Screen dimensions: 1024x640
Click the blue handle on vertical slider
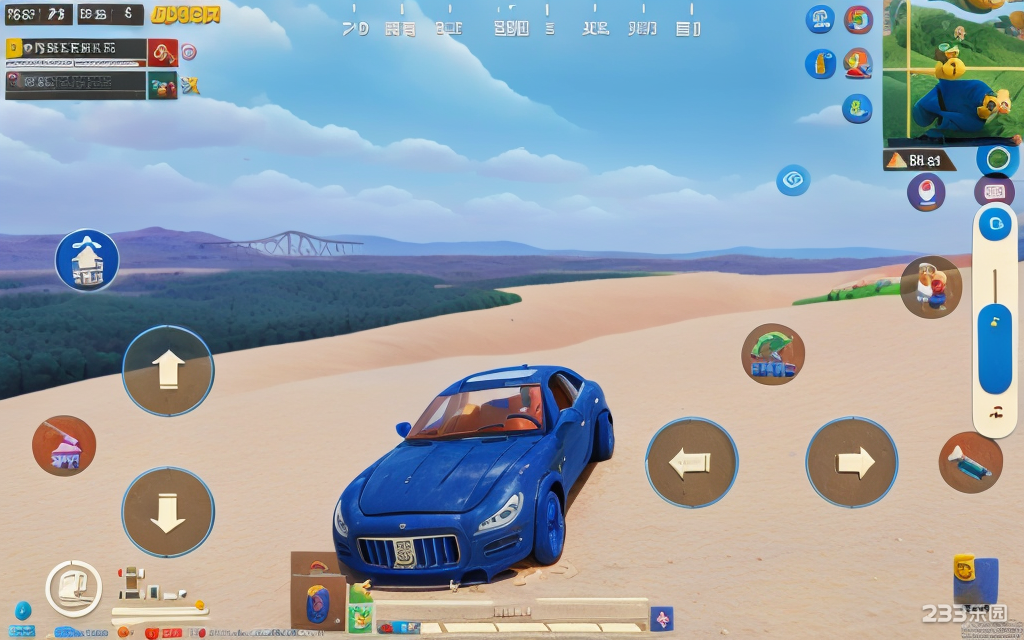995,348
